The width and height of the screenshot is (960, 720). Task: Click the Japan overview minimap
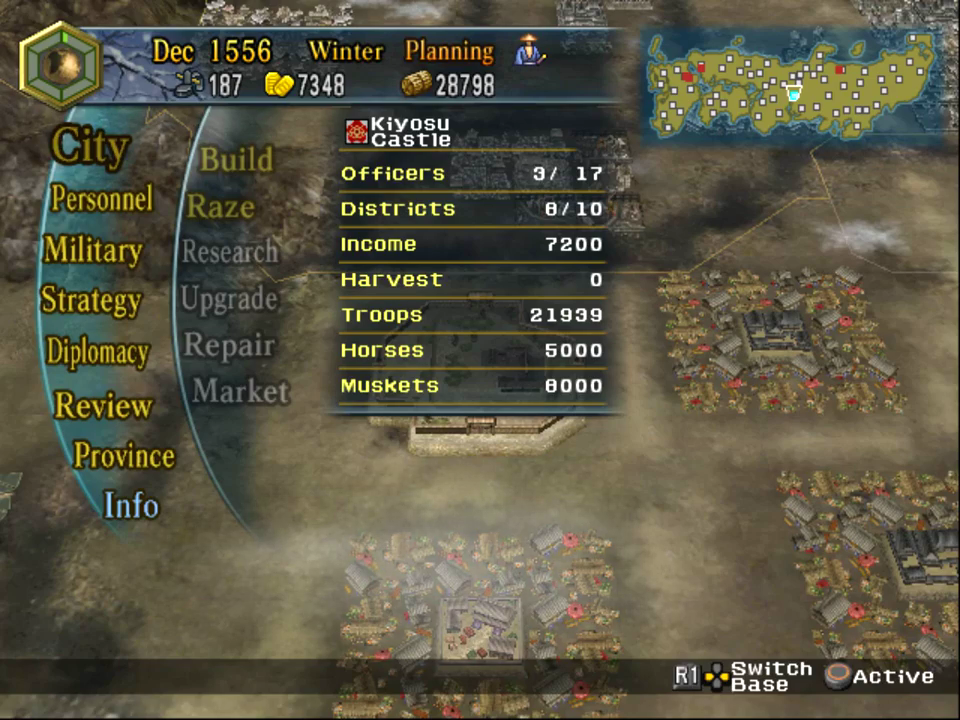point(790,87)
